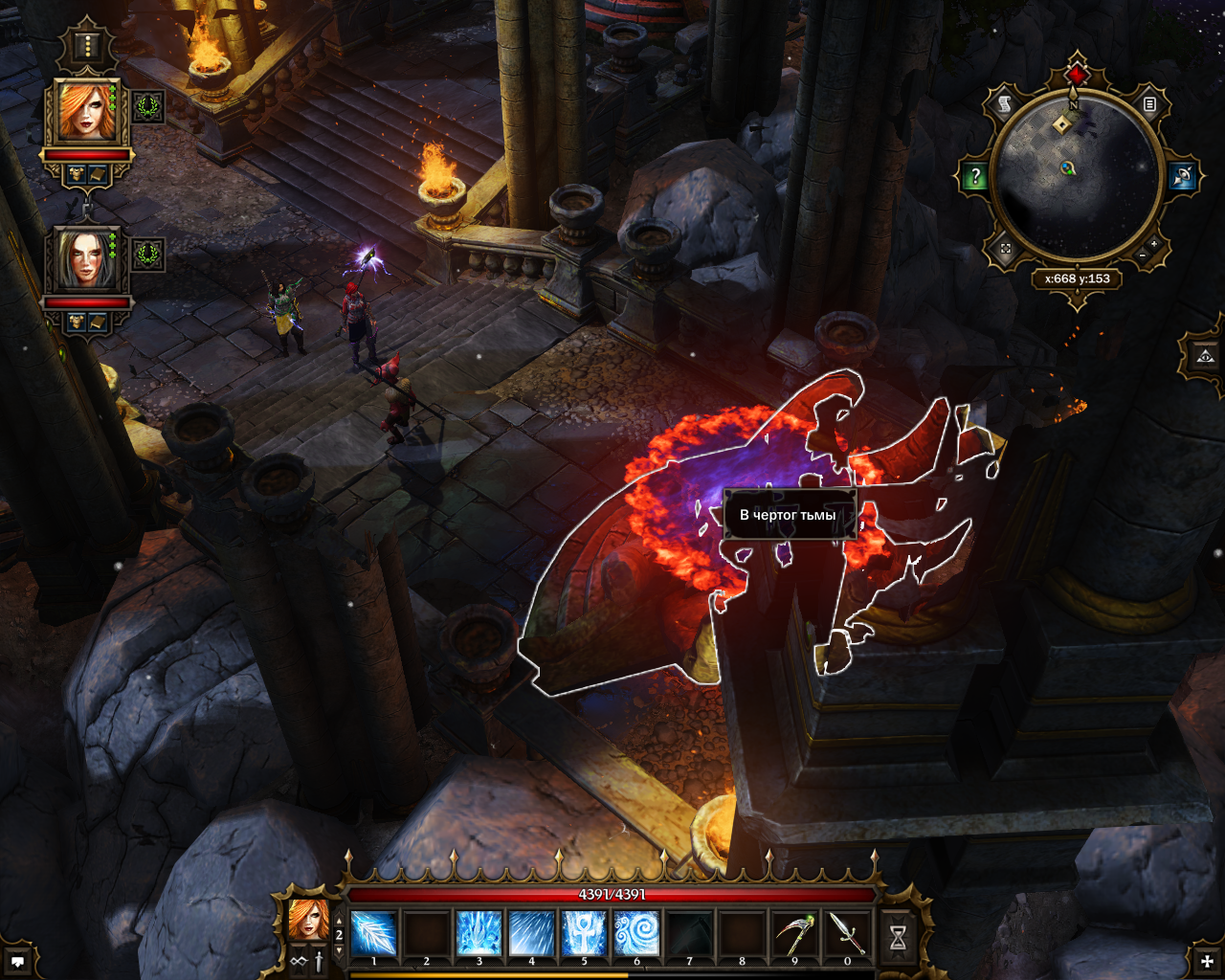Zoom out the minimap with minus button
The image size is (1225, 980).
(1143, 256)
